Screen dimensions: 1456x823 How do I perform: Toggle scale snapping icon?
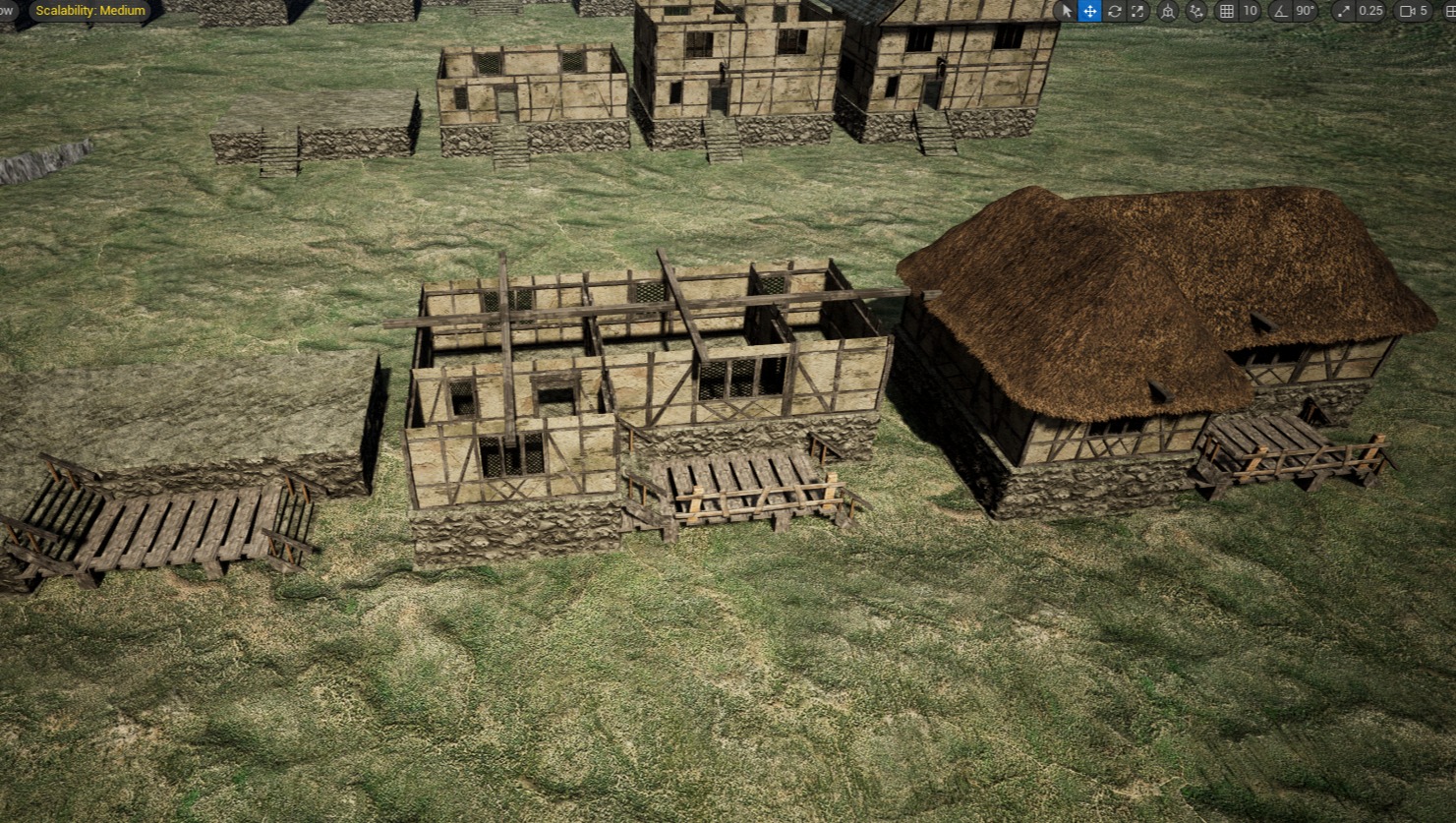click(1344, 12)
